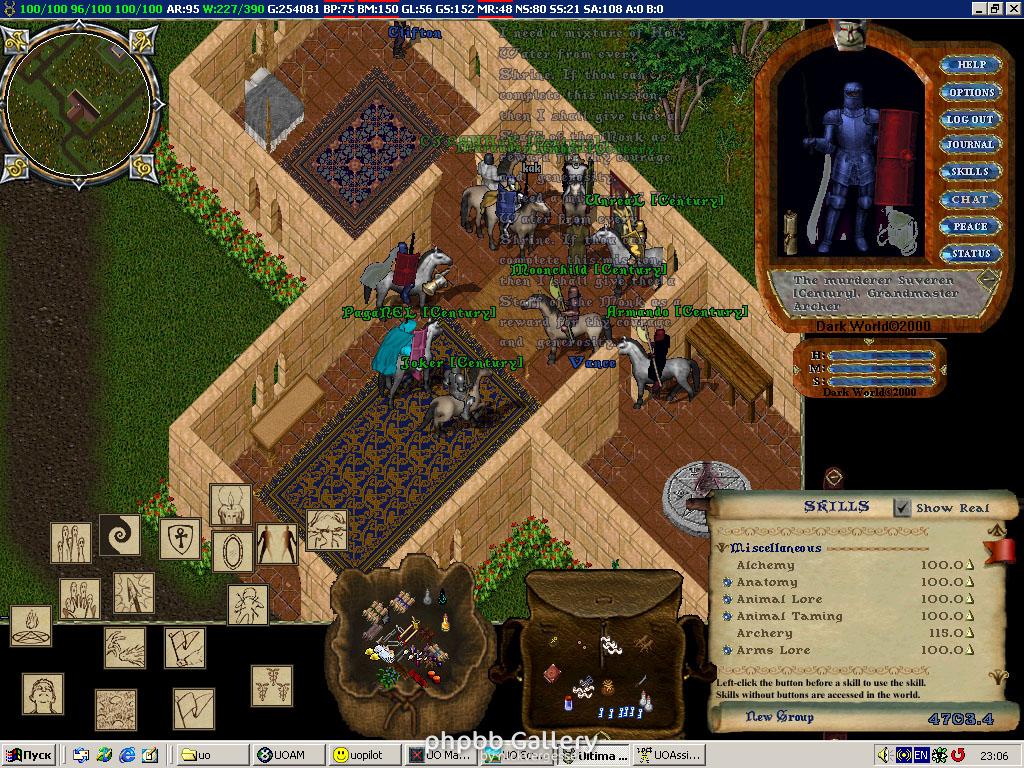The image size is (1024, 768).
Task: Create a New Group in the skills scroll
Action: point(780,717)
